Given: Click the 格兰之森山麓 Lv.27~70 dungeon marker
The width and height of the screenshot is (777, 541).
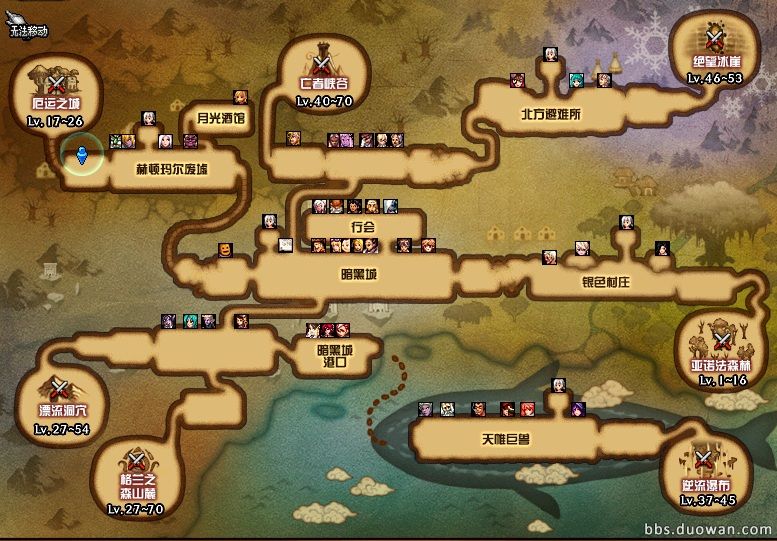Looking at the screenshot, I should click(x=134, y=478).
